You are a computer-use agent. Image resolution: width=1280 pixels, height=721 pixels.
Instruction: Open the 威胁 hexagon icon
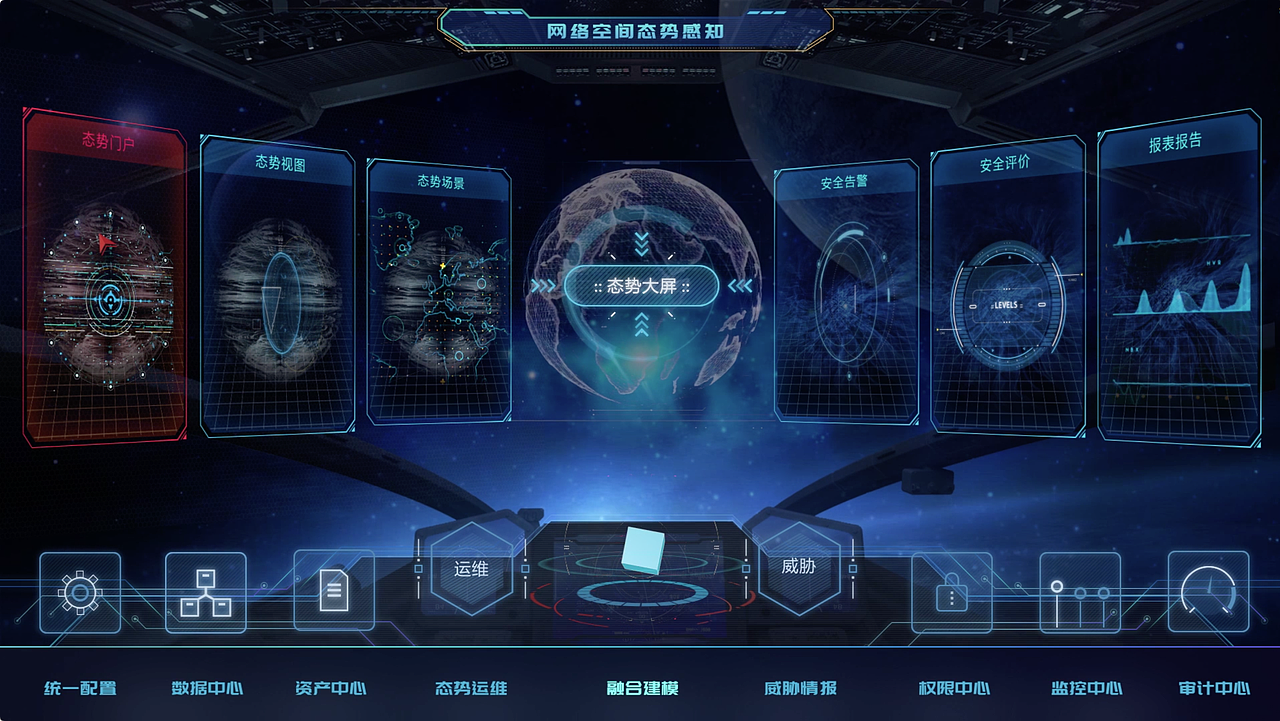tap(801, 570)
